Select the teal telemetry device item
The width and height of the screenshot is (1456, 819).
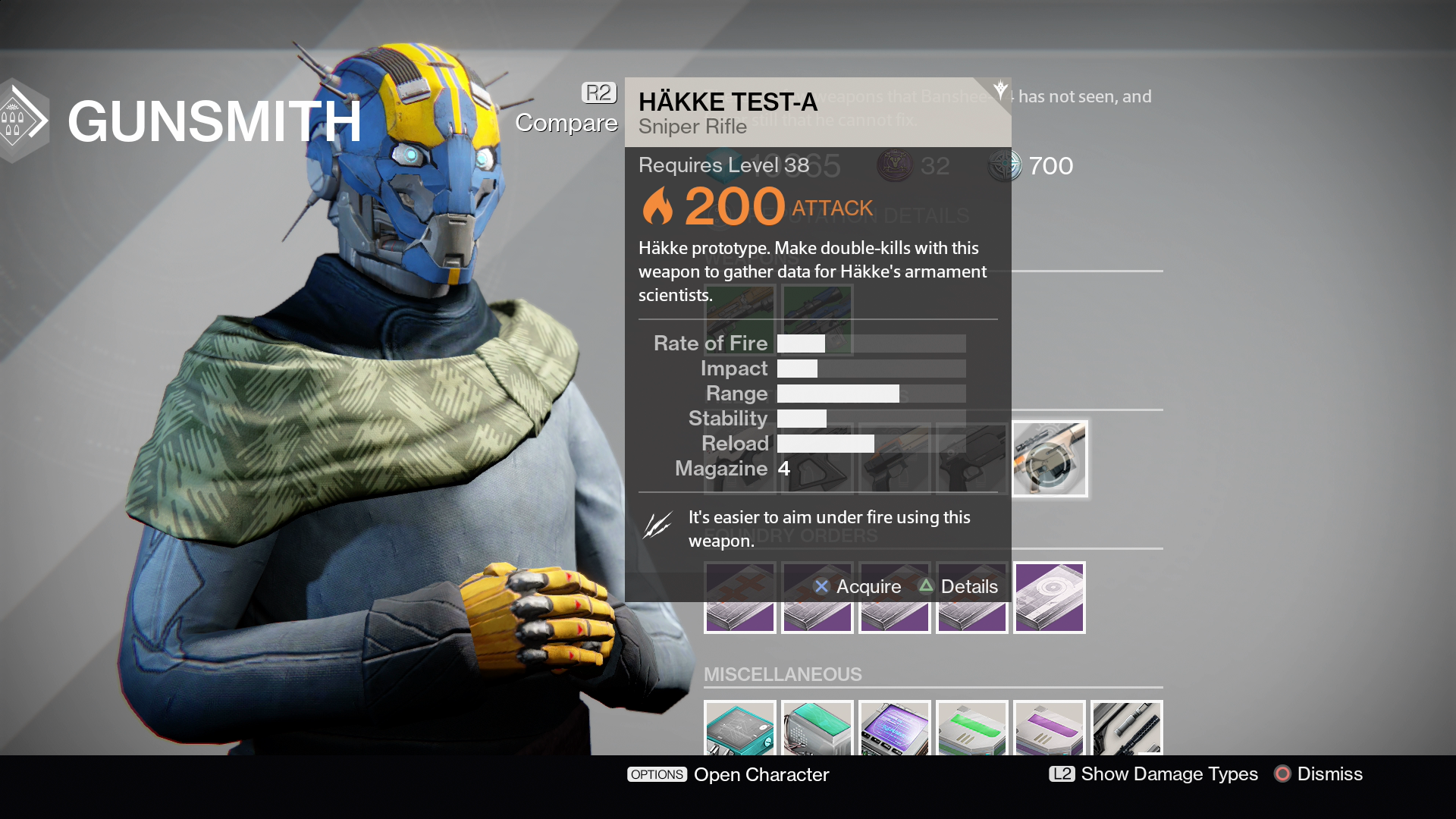[740, 729]
